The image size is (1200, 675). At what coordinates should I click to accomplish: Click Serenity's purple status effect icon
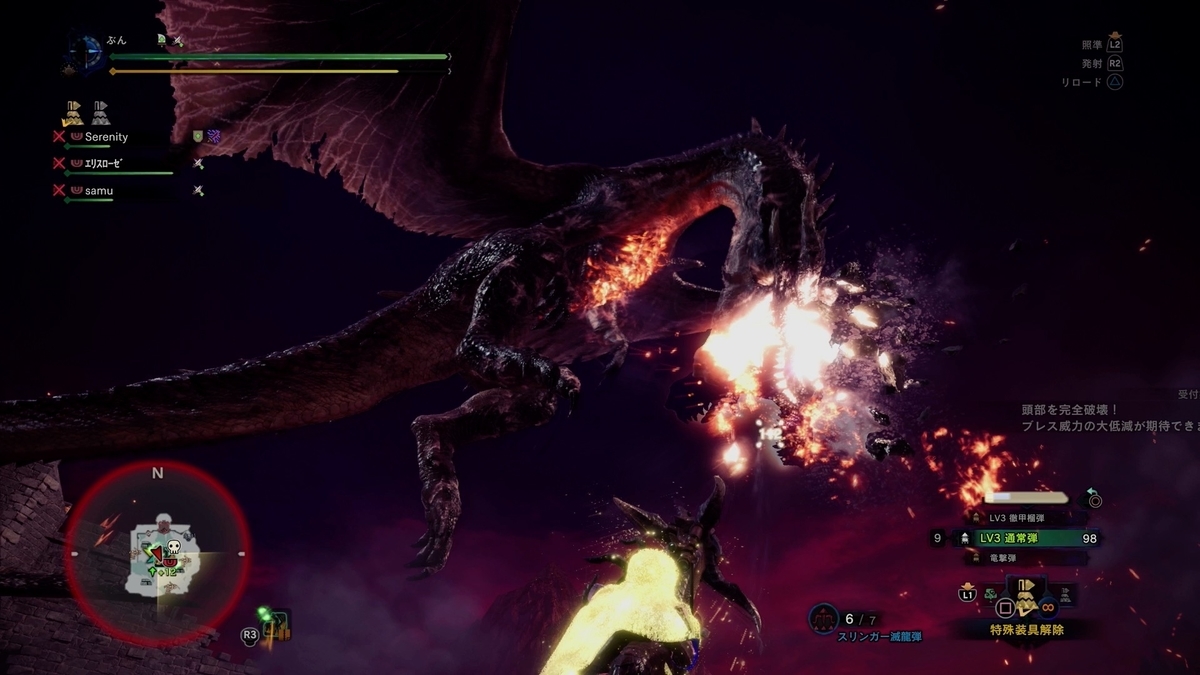214,137
